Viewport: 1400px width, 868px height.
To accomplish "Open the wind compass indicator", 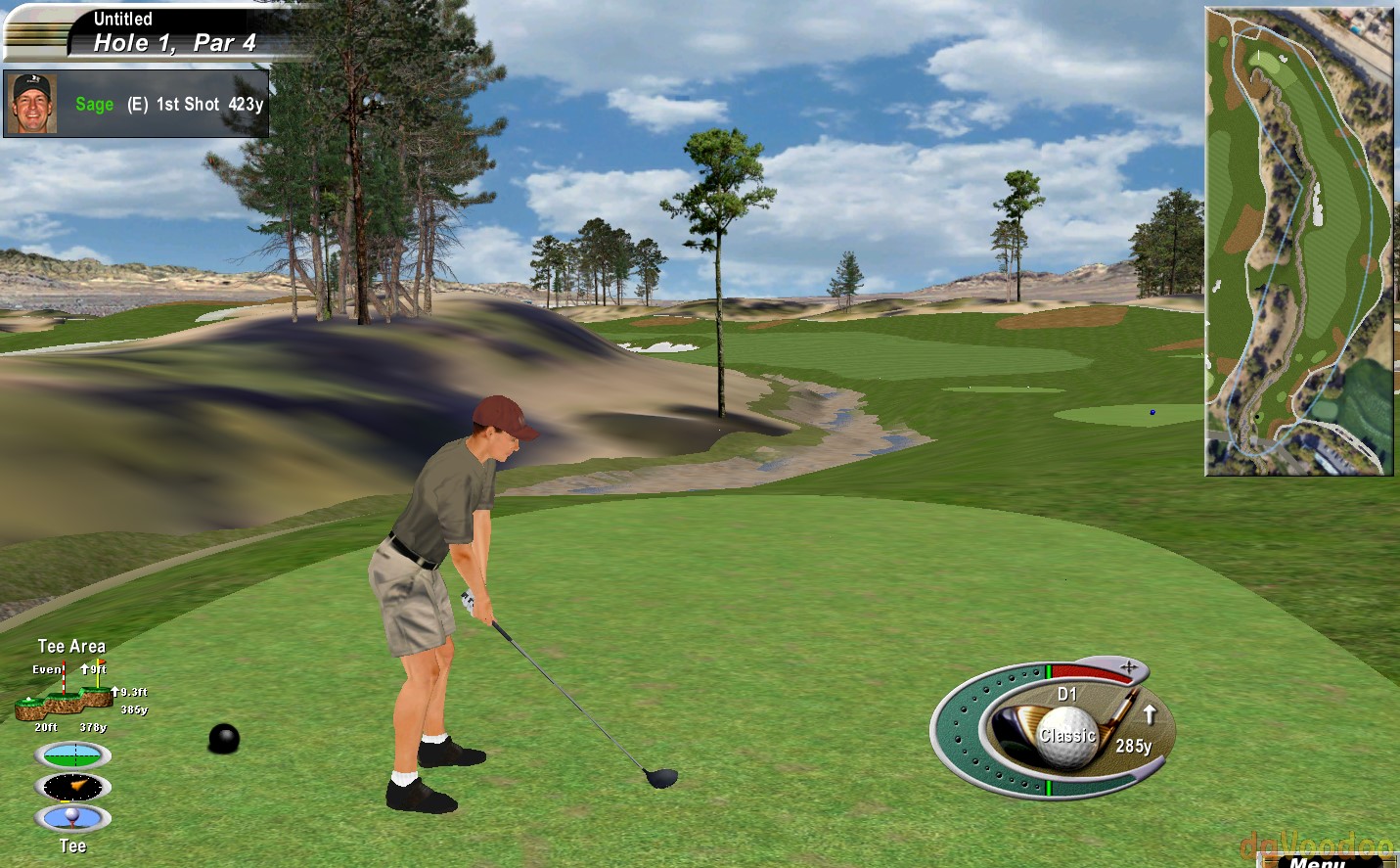I will (x=73, y=787).
